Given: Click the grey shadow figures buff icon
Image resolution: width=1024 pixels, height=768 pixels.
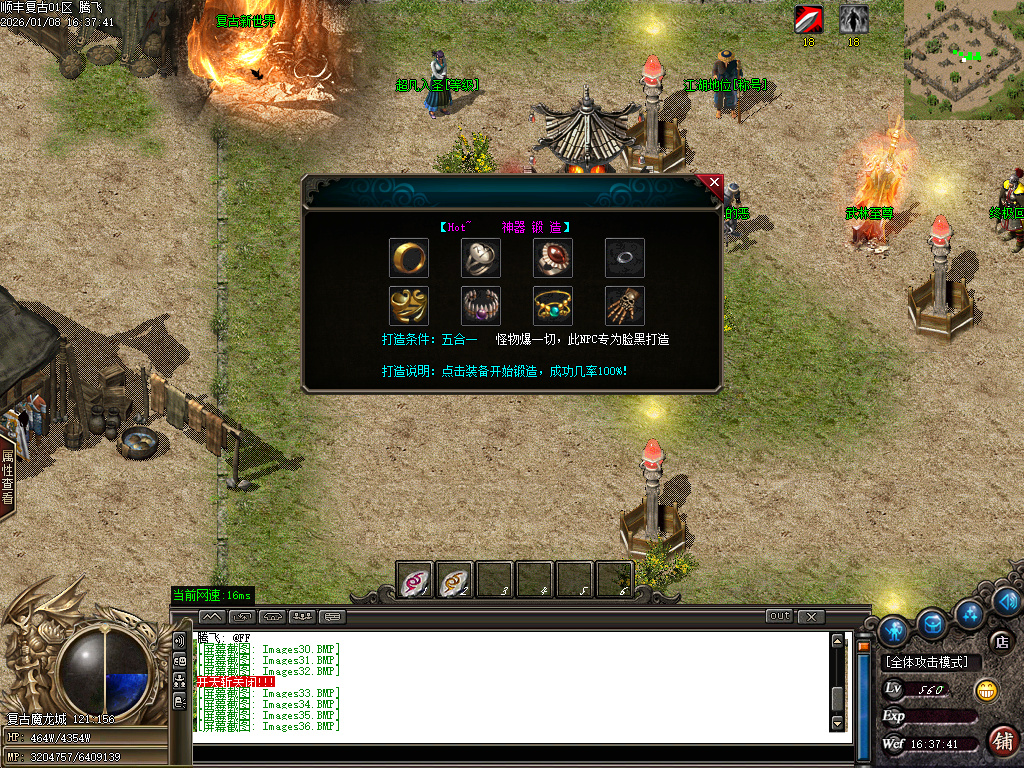Looking at the screenshot, I should tap(853, 19).
